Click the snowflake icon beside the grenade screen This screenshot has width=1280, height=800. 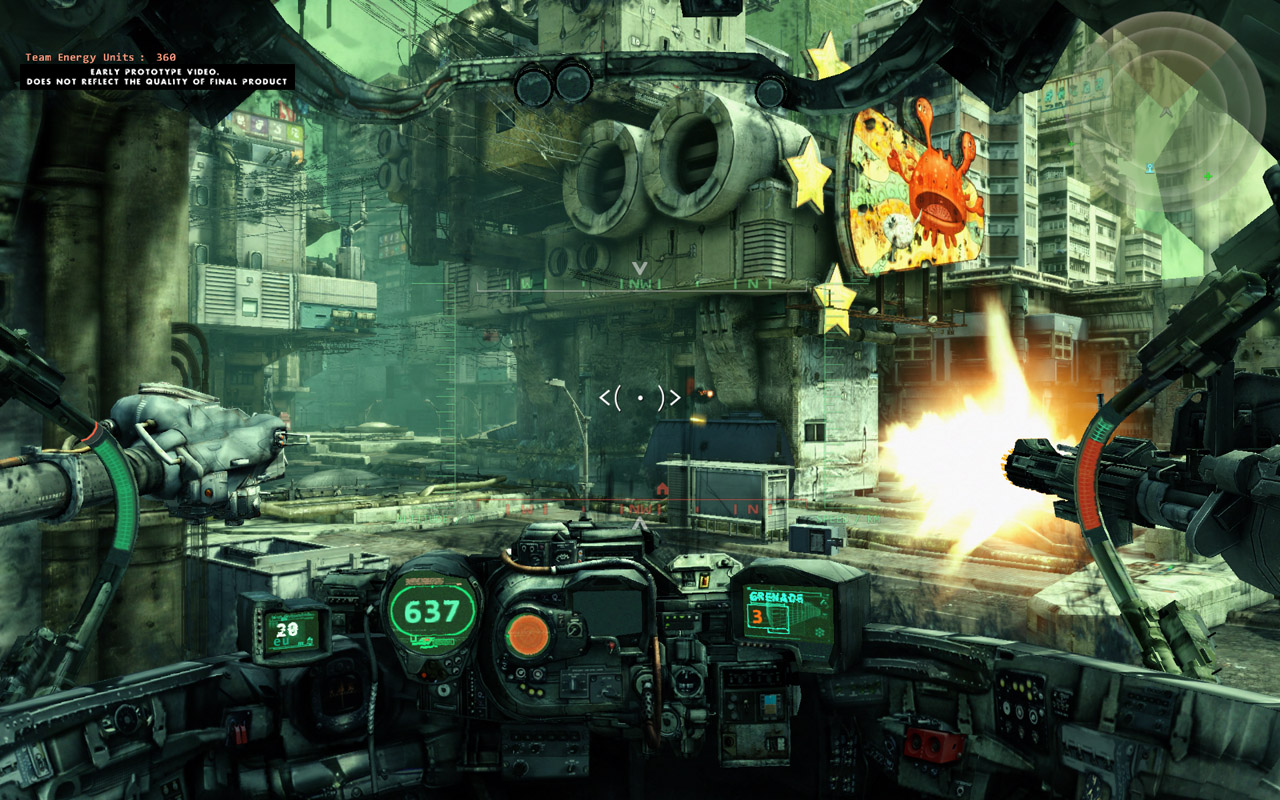[819, 631]
